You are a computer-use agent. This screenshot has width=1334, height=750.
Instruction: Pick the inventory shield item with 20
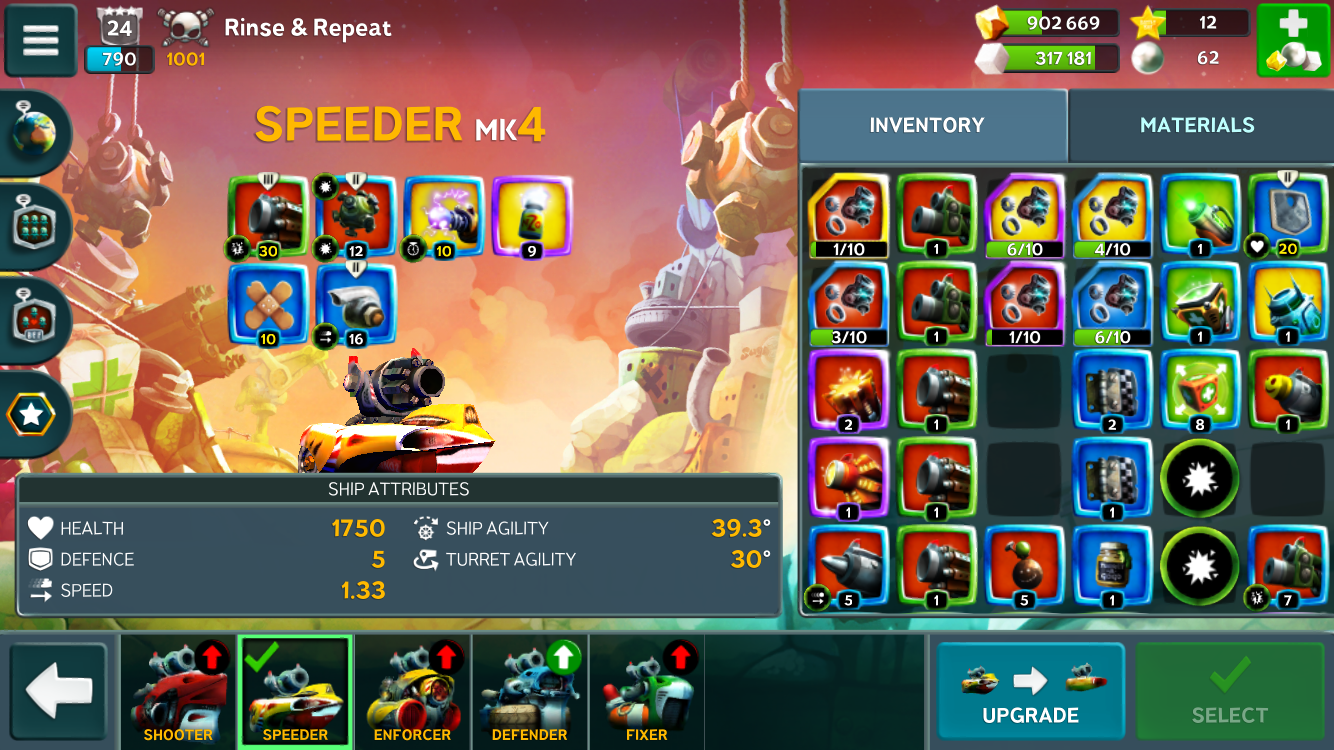[x=1288, y=215]
